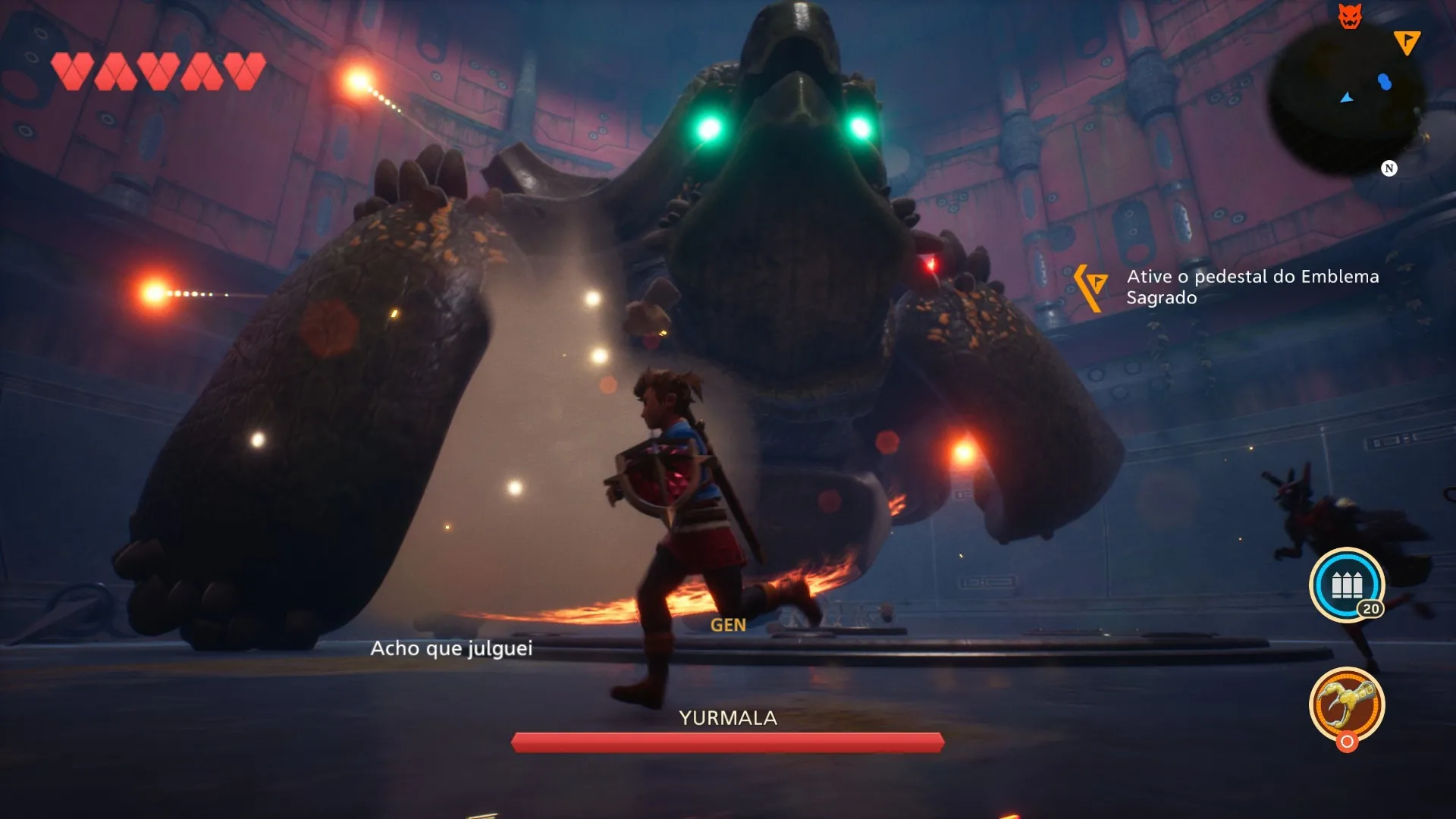The width and height of the screenshot is (1456, 819).
Task: Click the red boss face marker on minimap
Action: 1350,16
